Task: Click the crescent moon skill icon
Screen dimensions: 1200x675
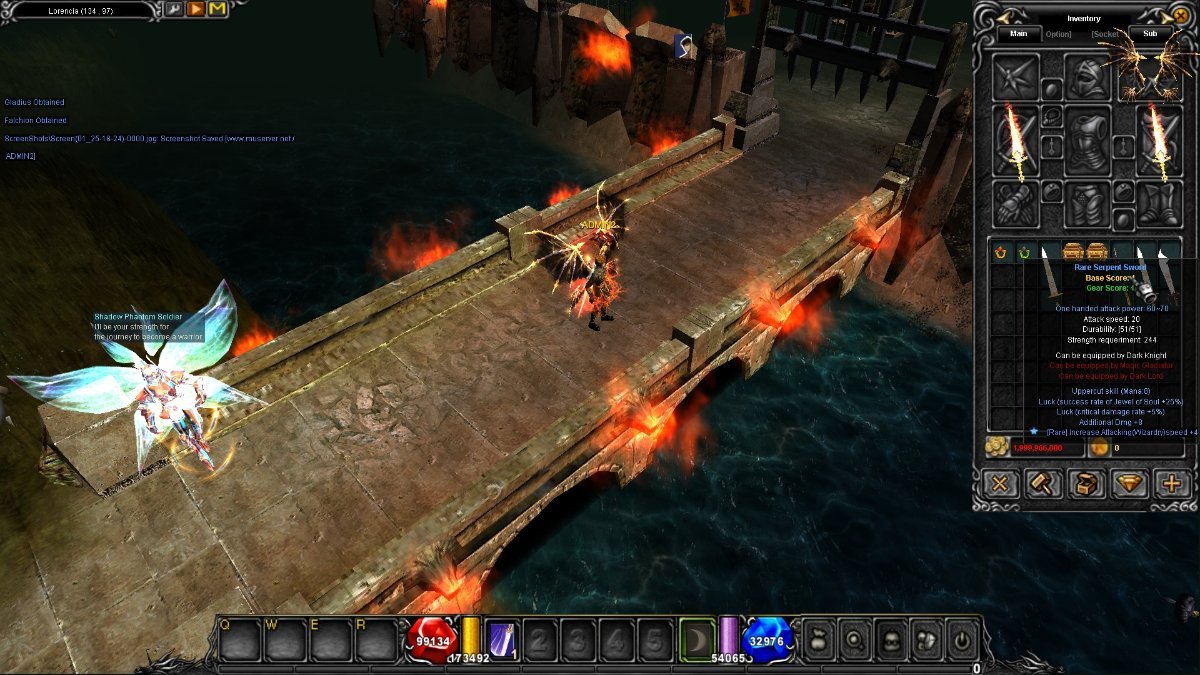Action: coord(697,638)
